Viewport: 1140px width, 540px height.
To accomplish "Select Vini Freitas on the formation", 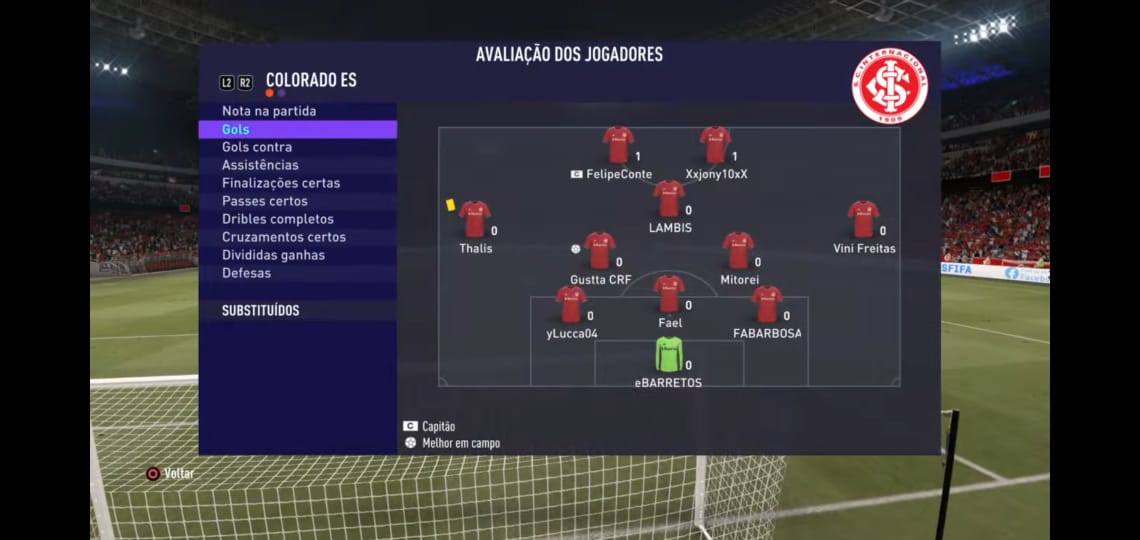I will point(862,219).
